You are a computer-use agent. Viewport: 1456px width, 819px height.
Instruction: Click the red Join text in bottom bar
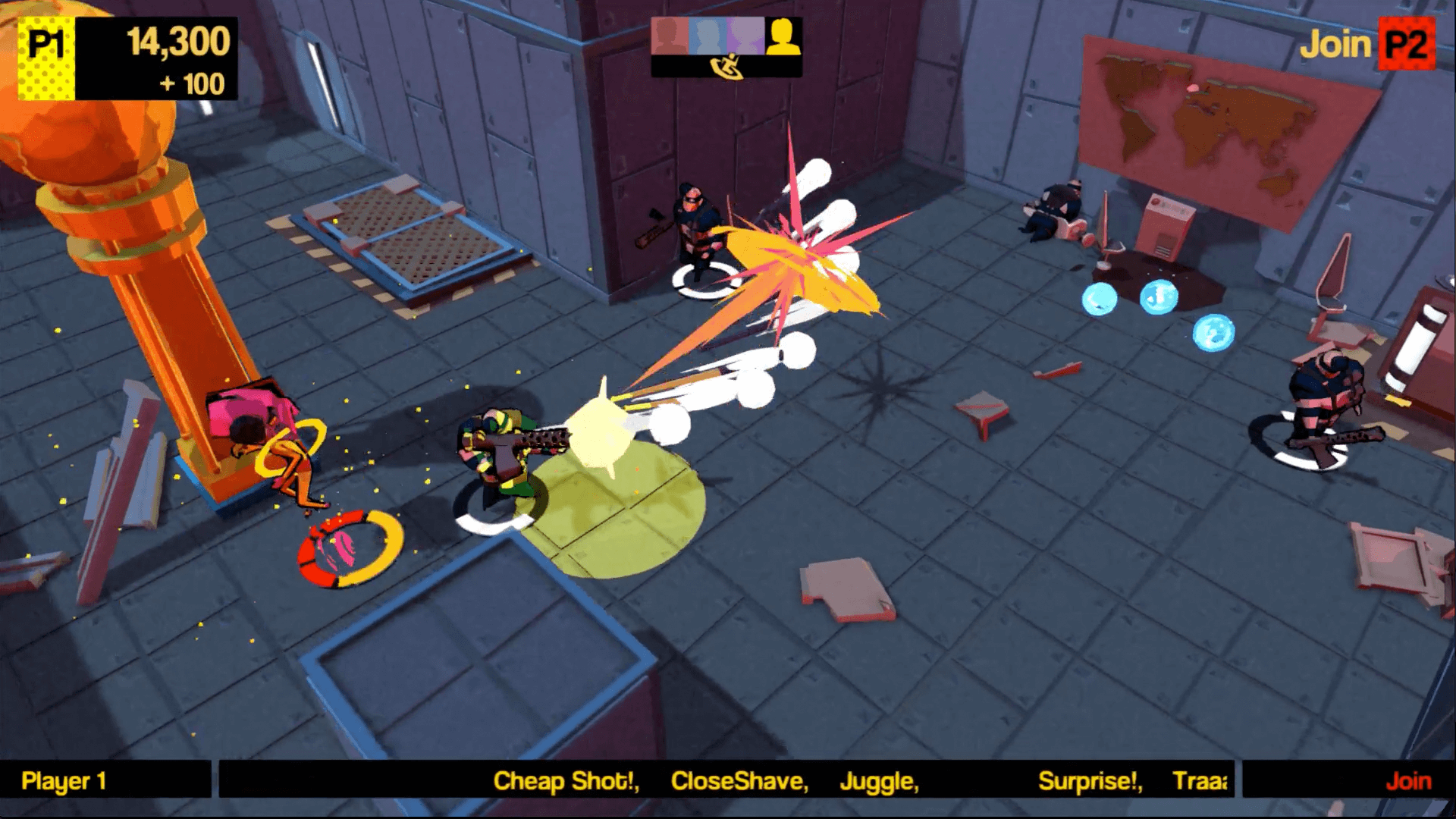[x=1408, y=780]
